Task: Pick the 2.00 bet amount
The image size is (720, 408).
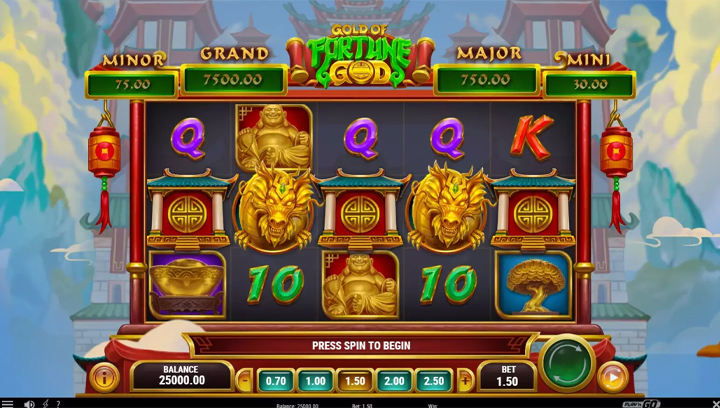Action: click(394, 381)
